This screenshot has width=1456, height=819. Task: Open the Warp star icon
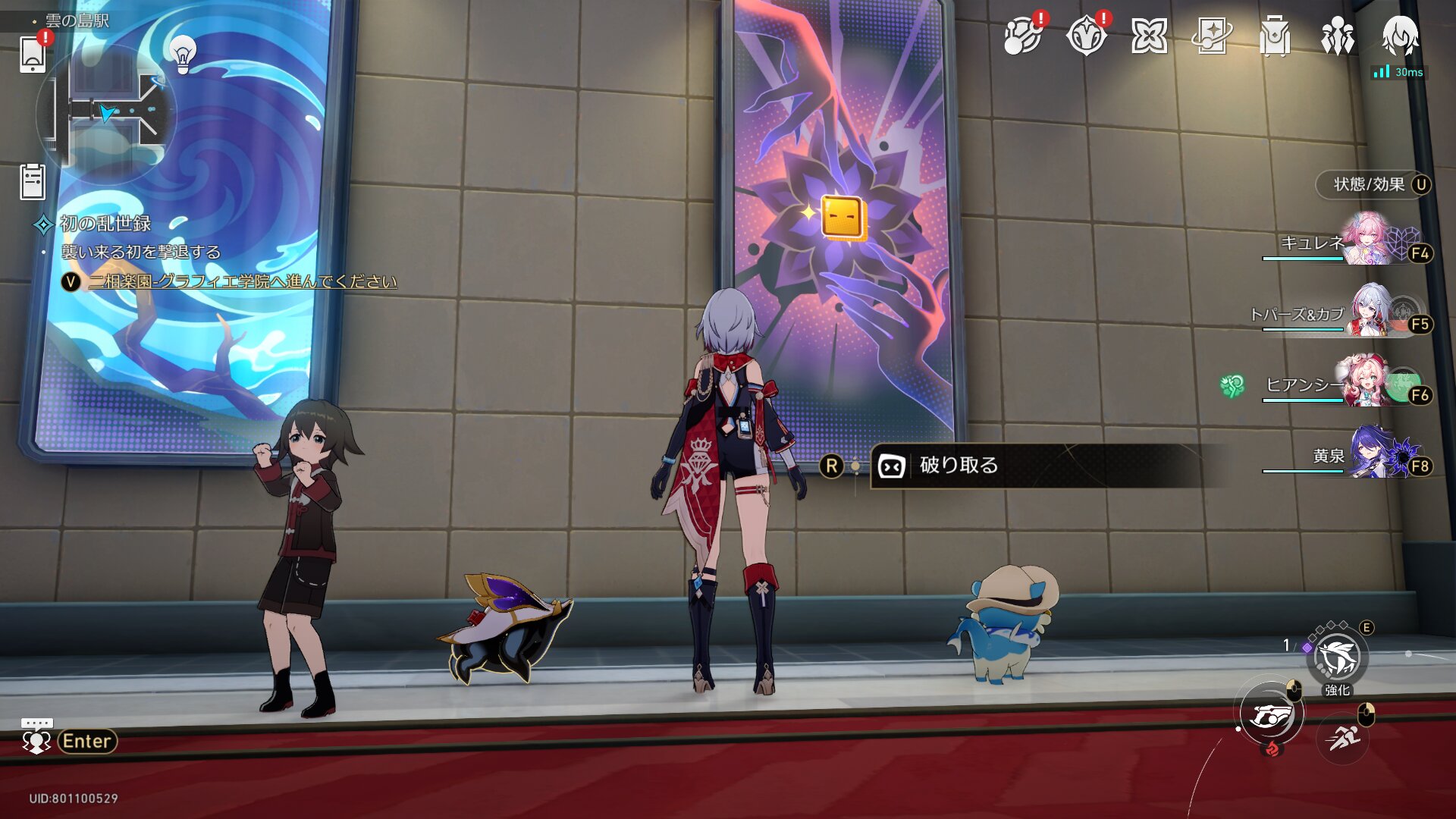click(1149, 36)
